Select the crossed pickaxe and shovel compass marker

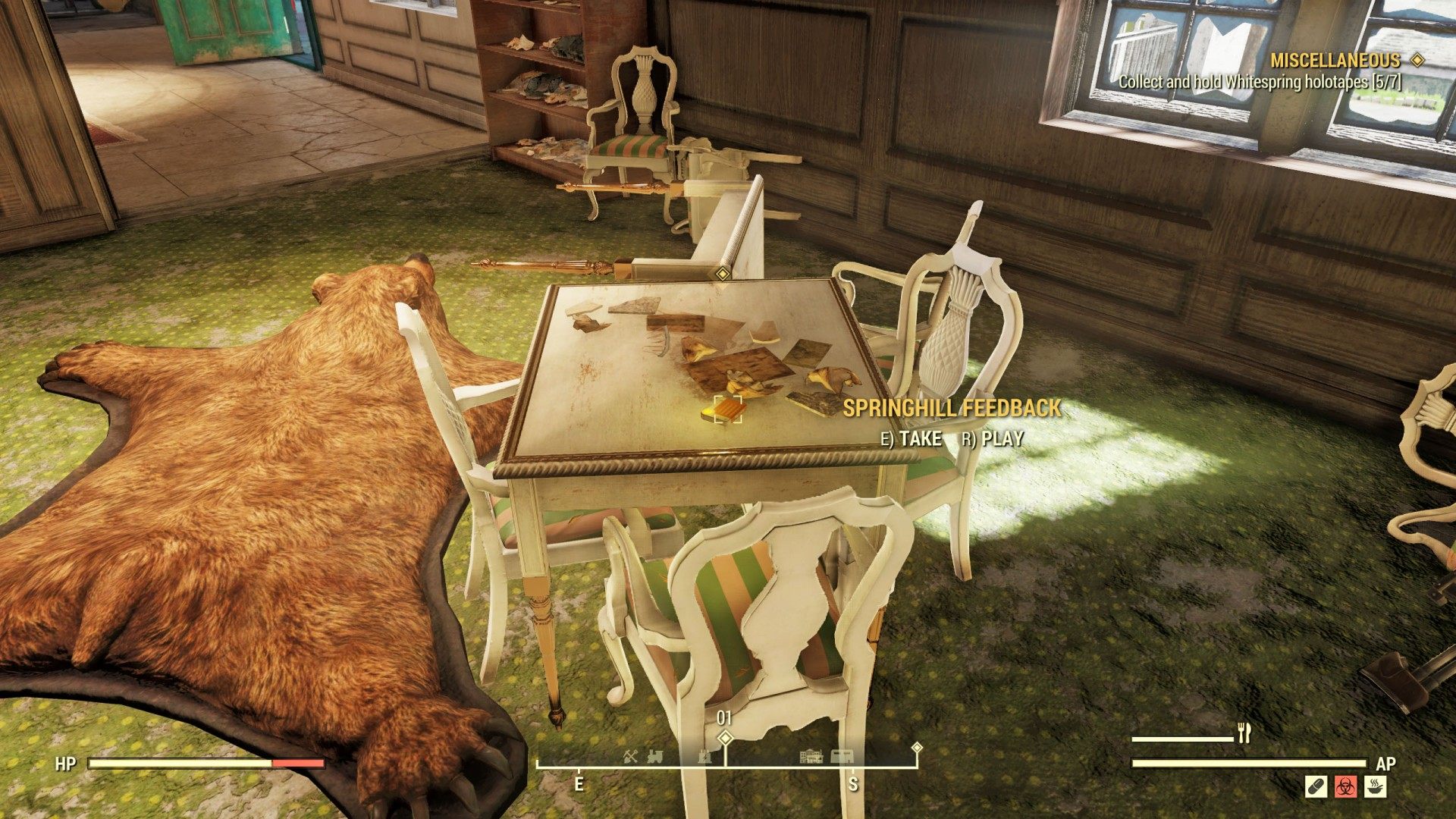631,756
